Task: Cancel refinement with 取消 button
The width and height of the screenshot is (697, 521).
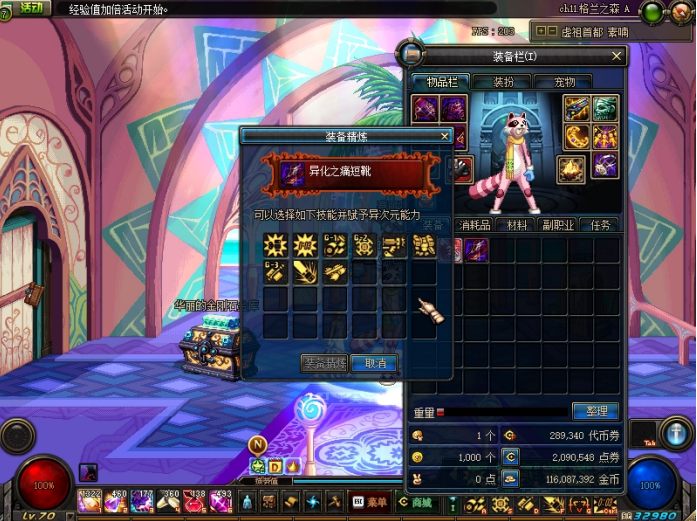Action: pos(375,363)
